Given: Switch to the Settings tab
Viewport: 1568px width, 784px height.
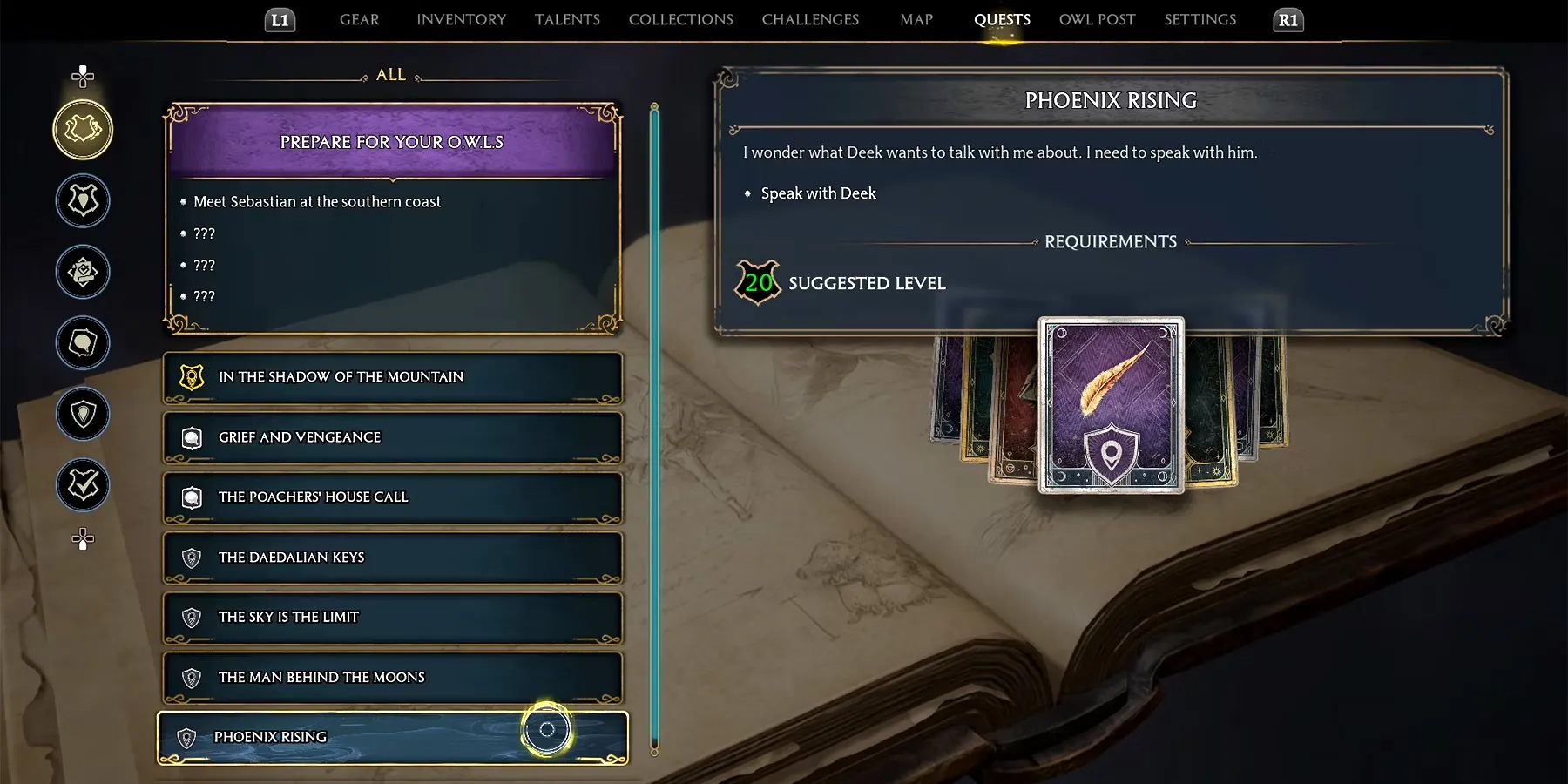Looking at the screenshot, I should pos(1200,19).
